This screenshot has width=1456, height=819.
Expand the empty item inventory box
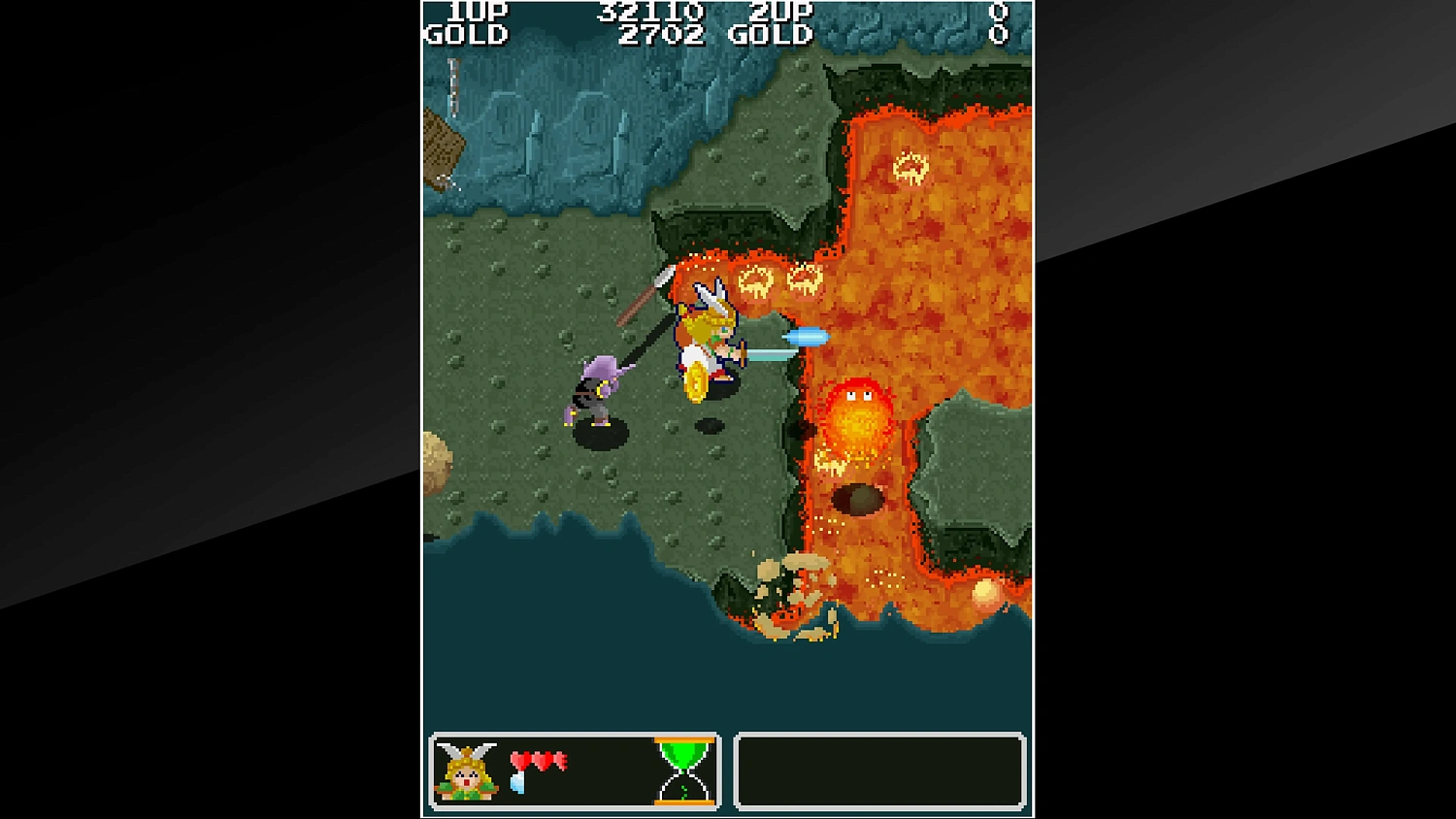click(x=880, y=771)
